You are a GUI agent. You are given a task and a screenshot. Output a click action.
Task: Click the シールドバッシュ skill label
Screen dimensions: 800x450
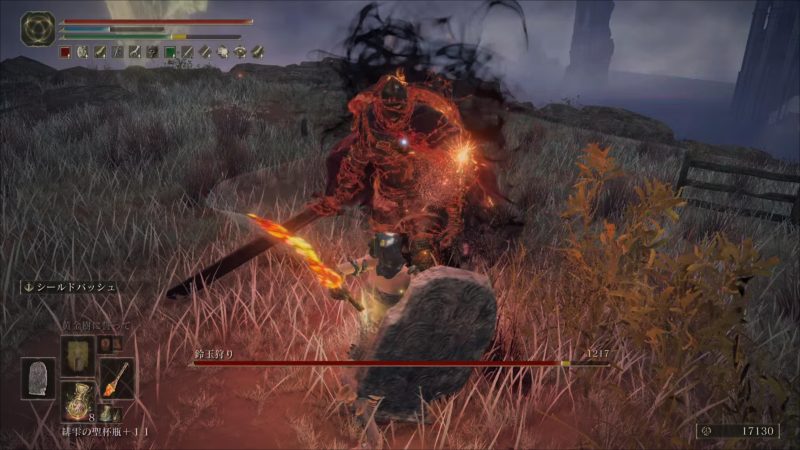click(72, 288)
